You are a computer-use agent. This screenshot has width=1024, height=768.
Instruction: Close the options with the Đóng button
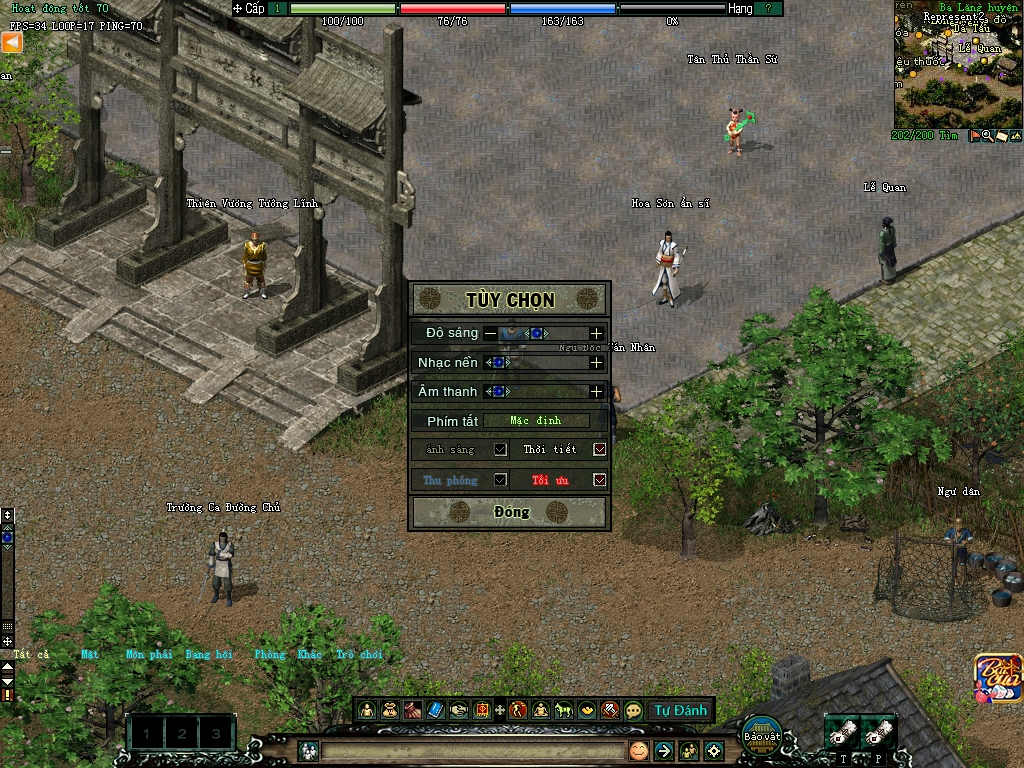click(x=509, y=512)
